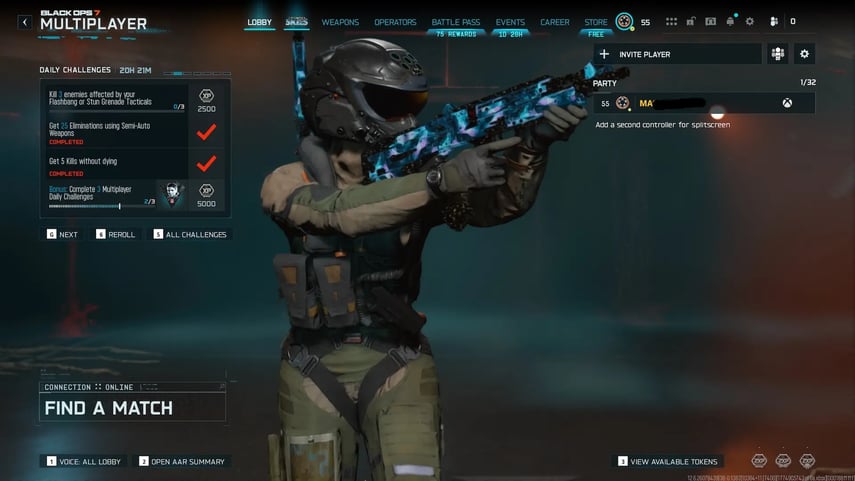855x481 pixels.
Task: Open the Career tab
Action: [555, 22]
